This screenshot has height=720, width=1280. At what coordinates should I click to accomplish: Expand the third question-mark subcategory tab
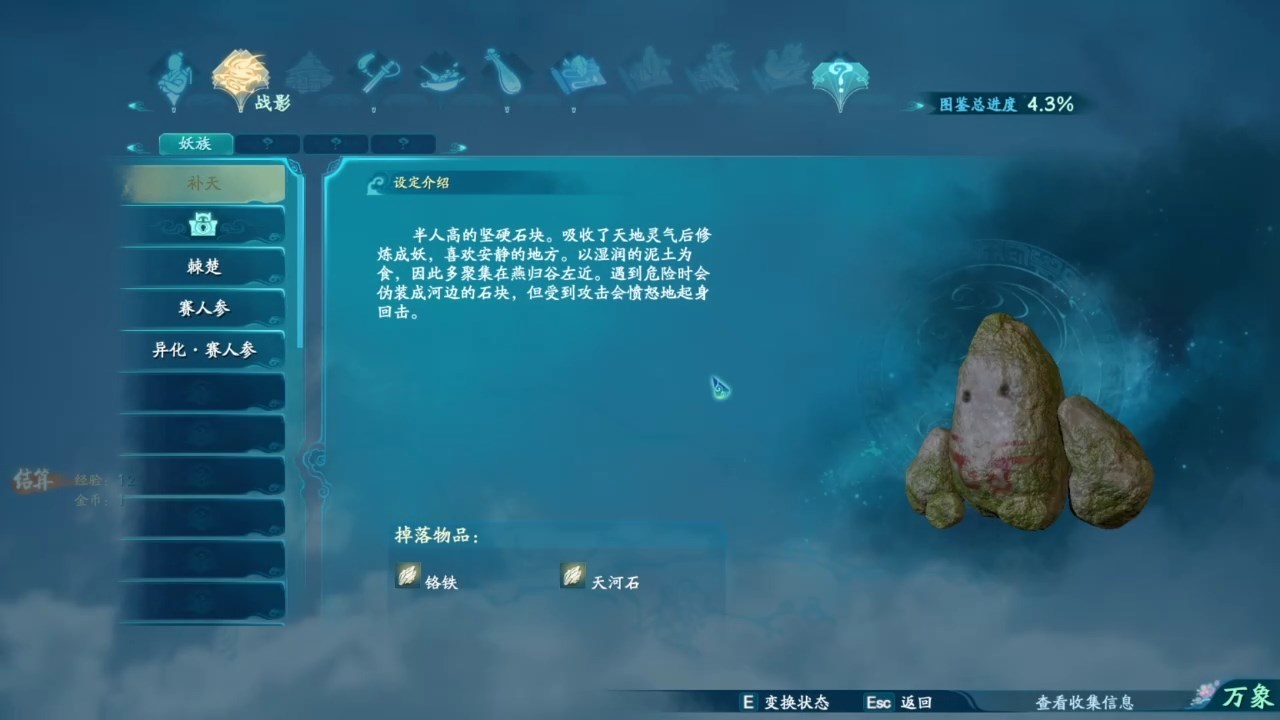click(401, 143)
